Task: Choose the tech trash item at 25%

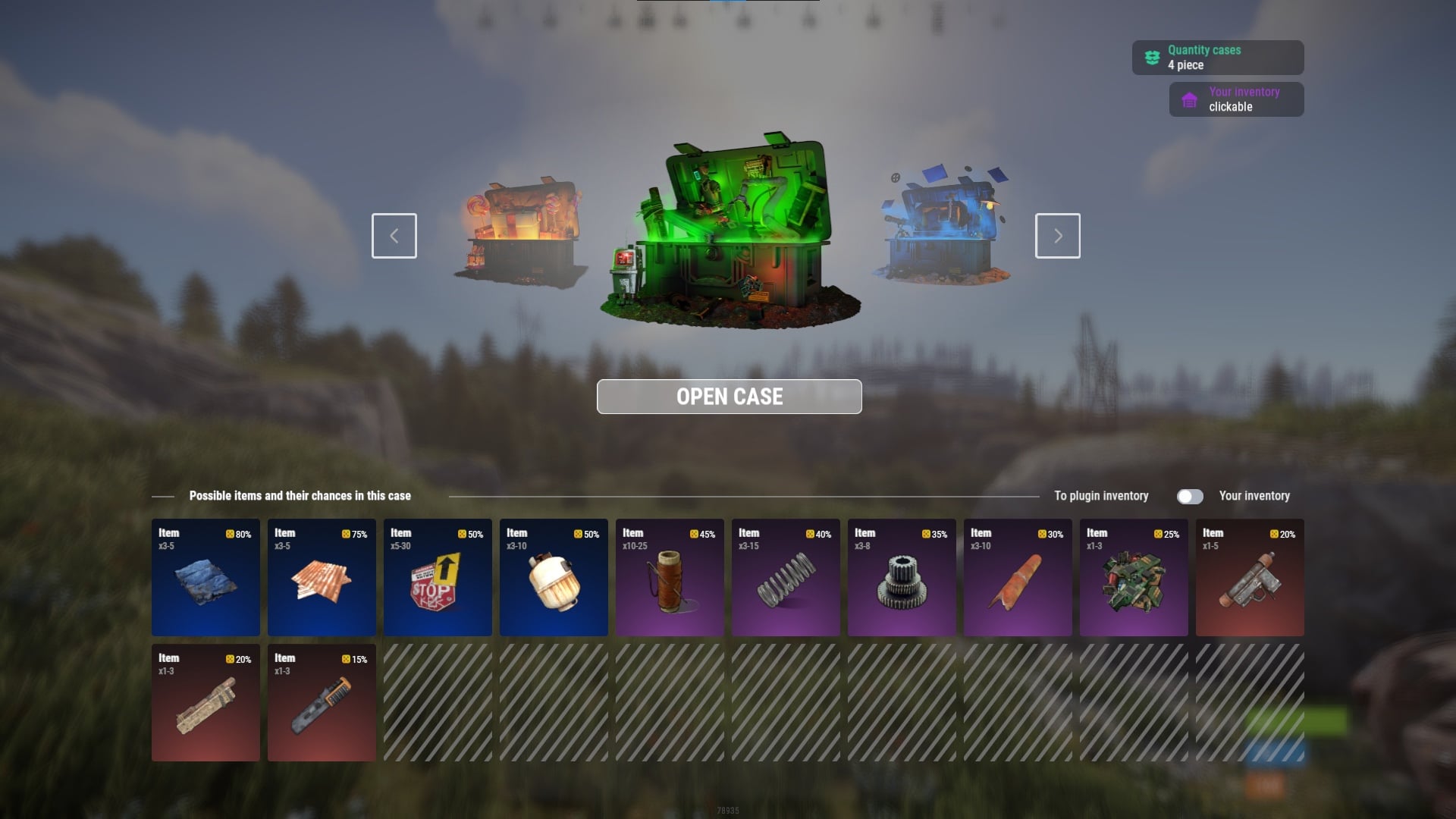Action: [1134, 577]
